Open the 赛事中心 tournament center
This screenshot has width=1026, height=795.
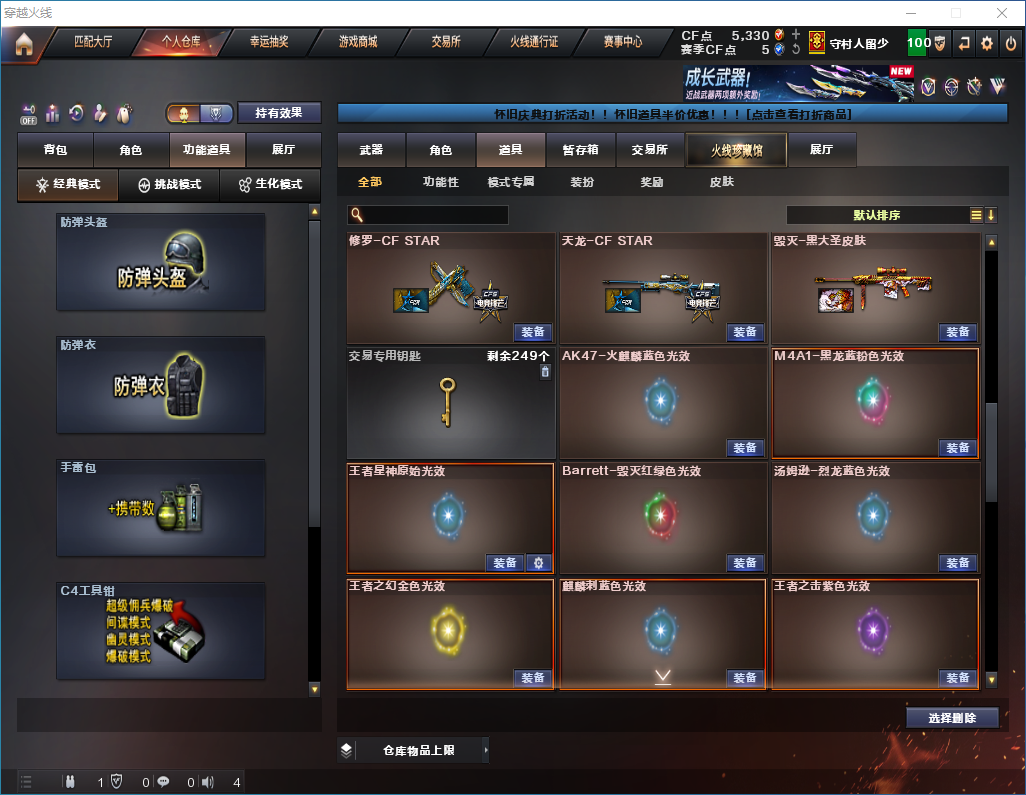[622, 43]
